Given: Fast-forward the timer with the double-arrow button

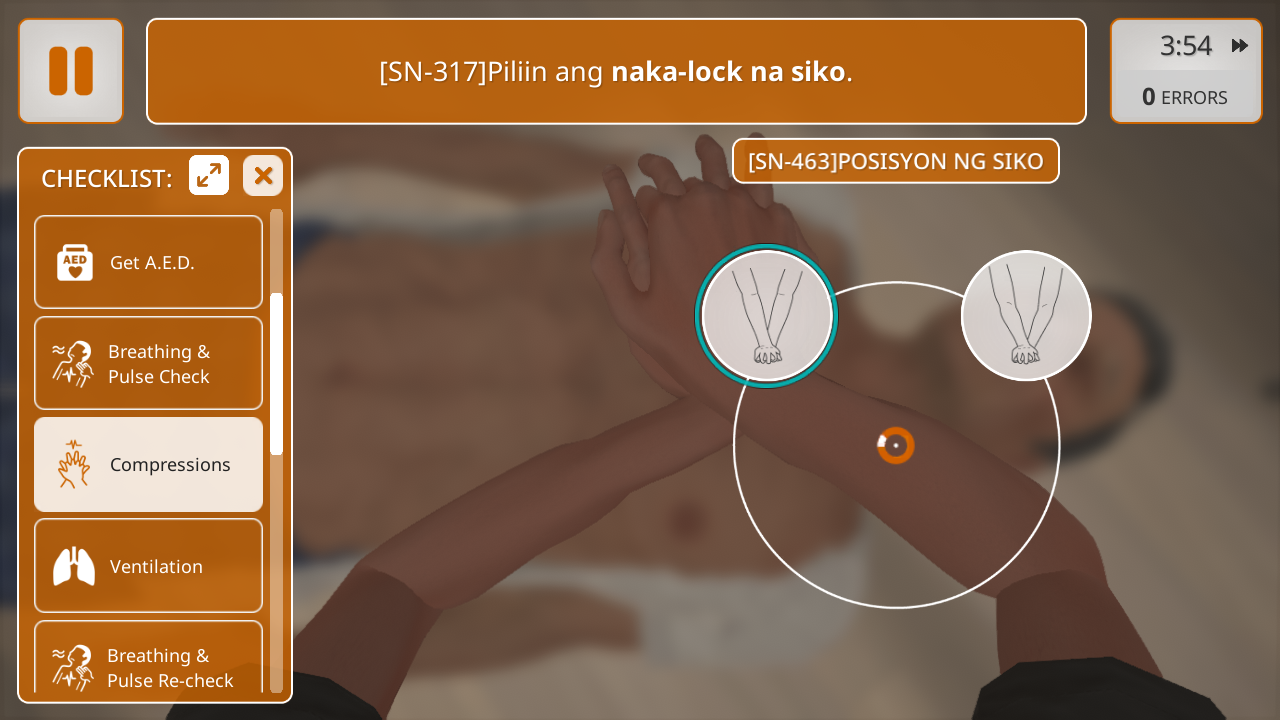Looking at the screenshot, I should tap(1240, 46).
